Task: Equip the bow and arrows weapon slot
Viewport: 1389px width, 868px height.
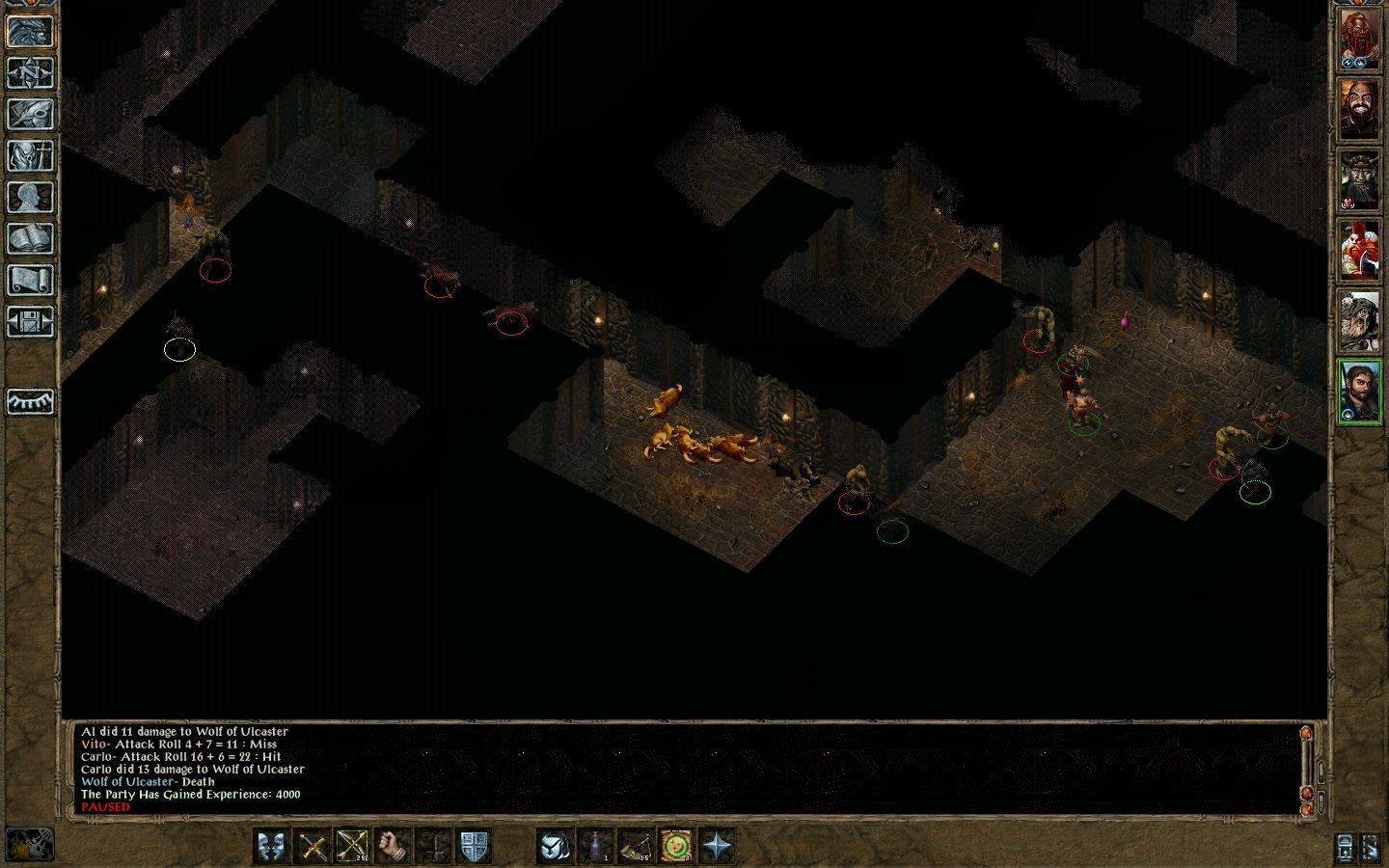Action: click(353, 847)
